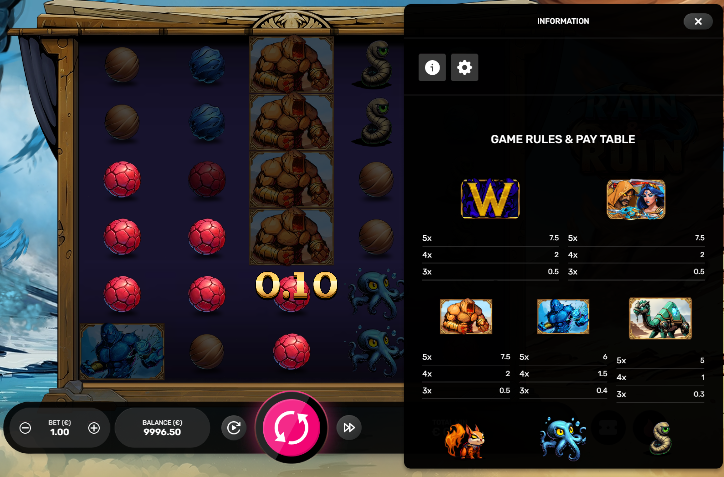Open the info tab in panel
Screen dimensions: 724x477
pyautogui.click(x=432, y=68)
